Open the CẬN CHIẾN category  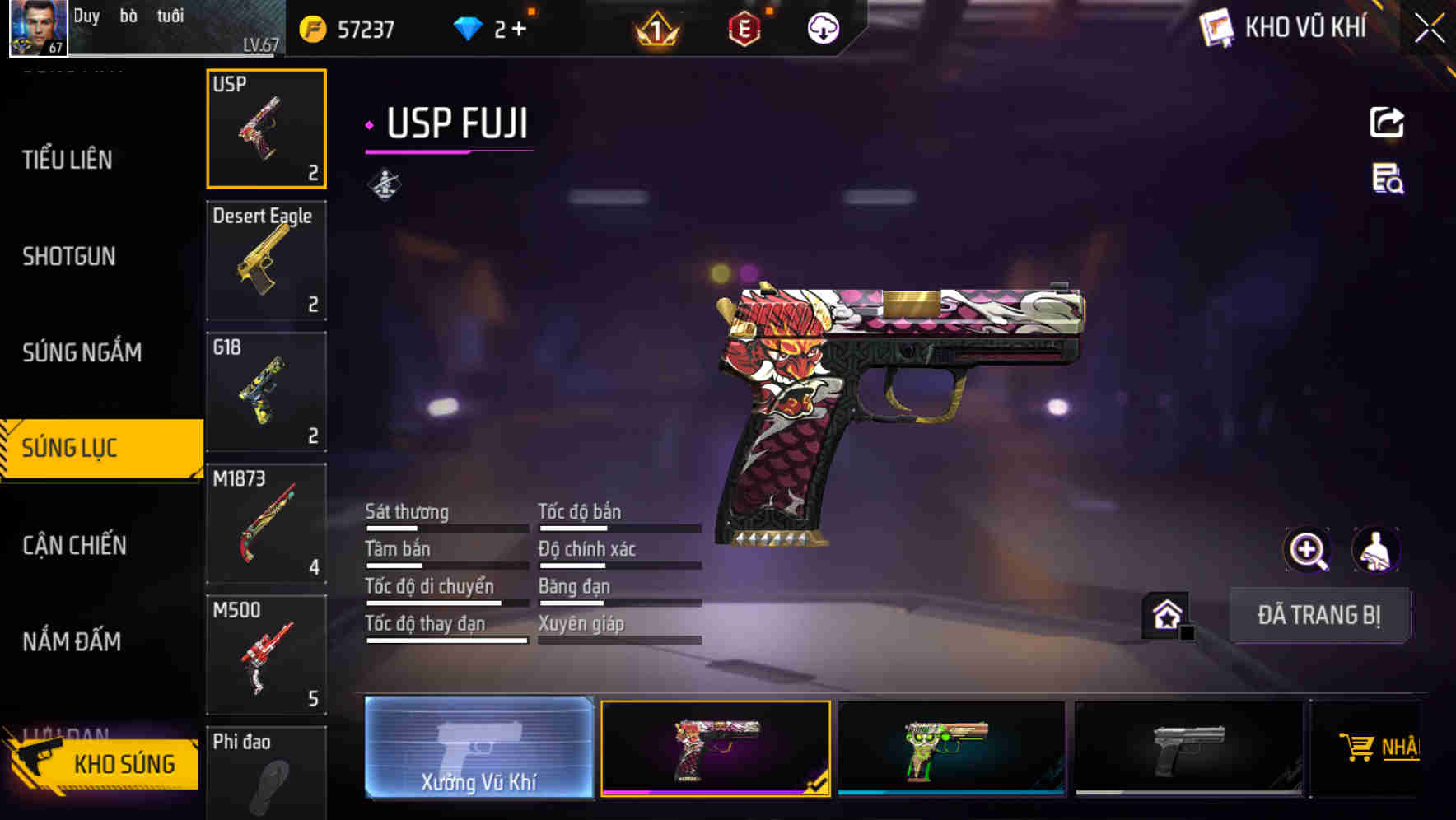pos(74,545)
